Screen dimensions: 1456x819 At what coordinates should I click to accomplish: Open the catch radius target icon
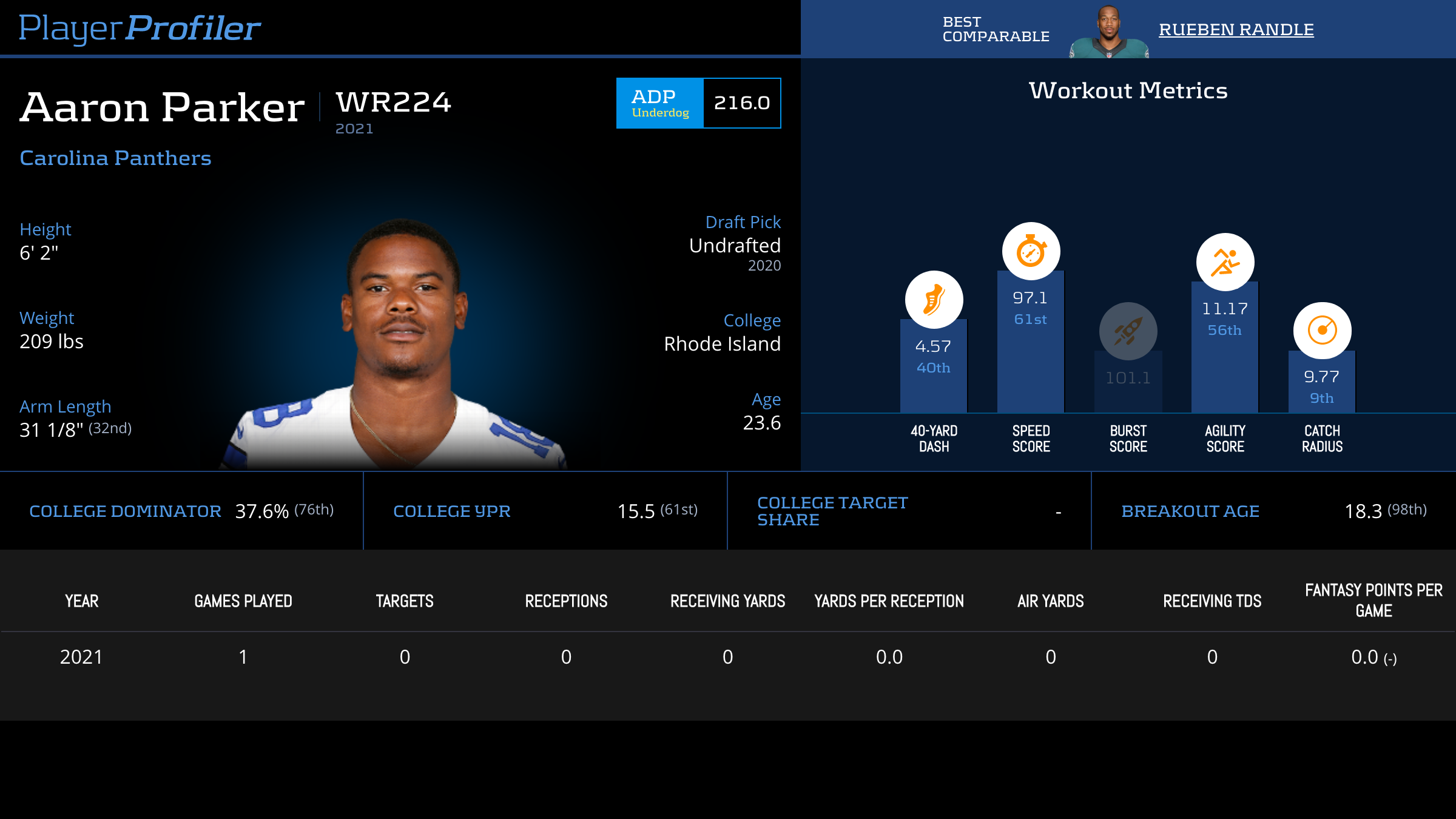(x=1322, y=331)
